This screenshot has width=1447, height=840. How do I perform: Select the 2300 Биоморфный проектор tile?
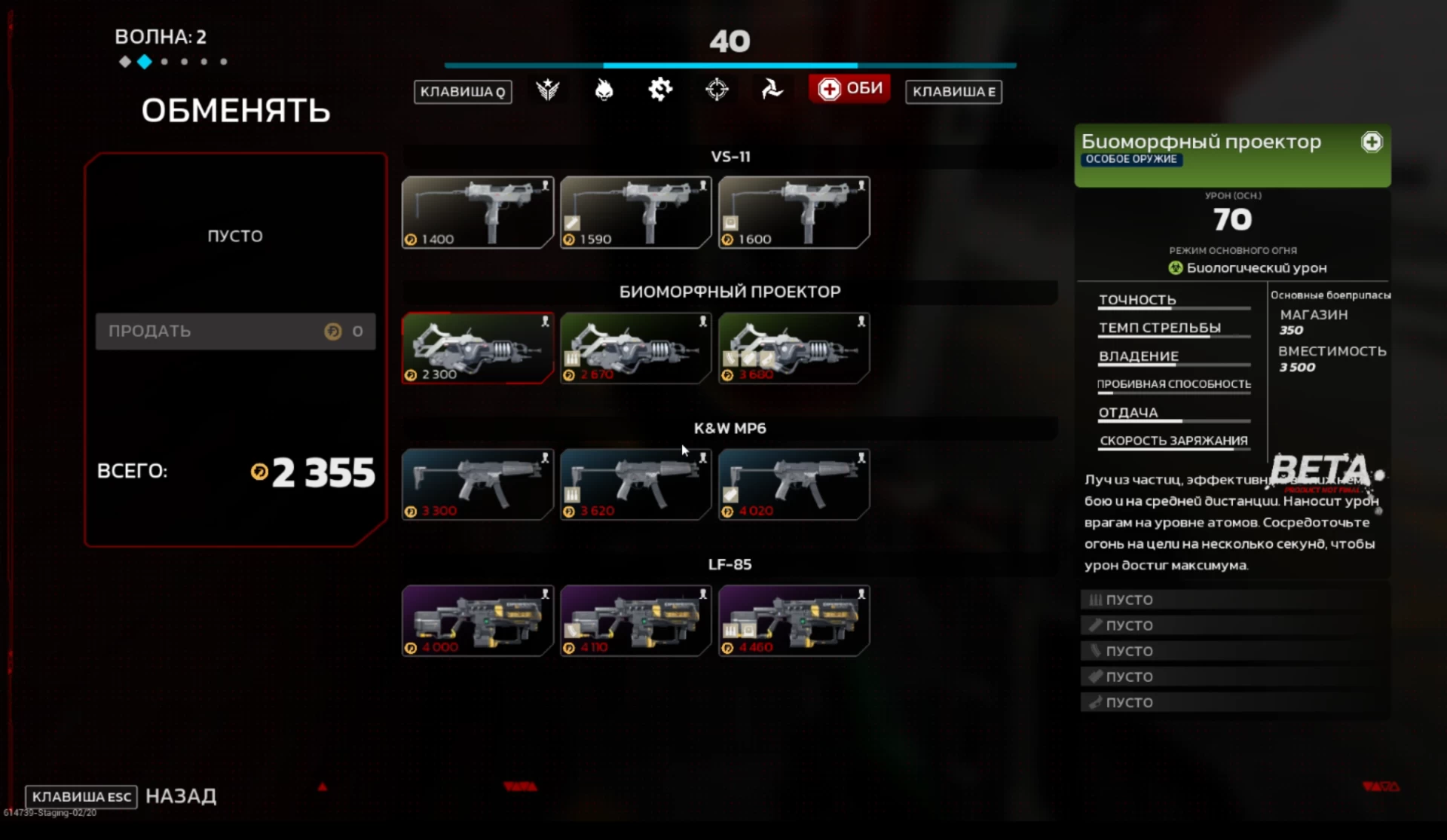[x=478, y=348]
